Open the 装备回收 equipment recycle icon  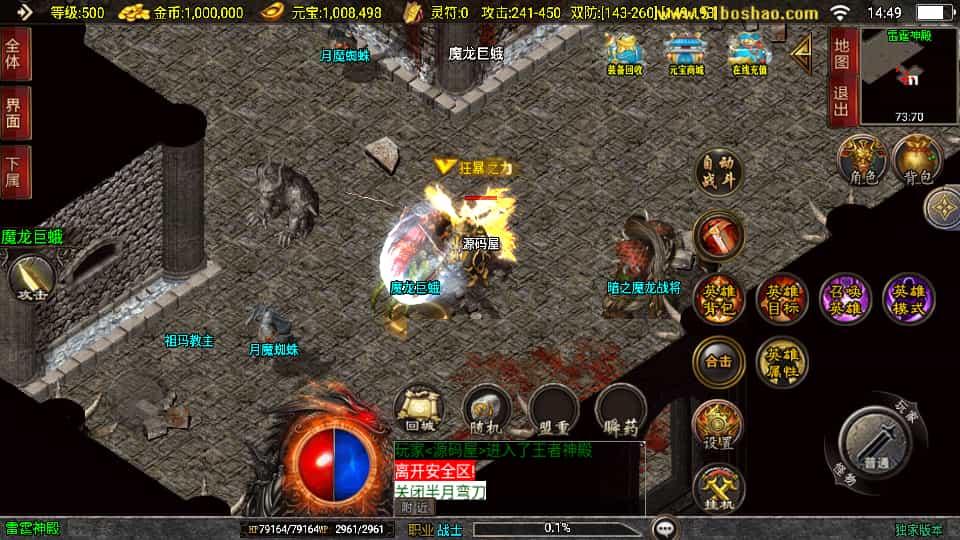625,53
